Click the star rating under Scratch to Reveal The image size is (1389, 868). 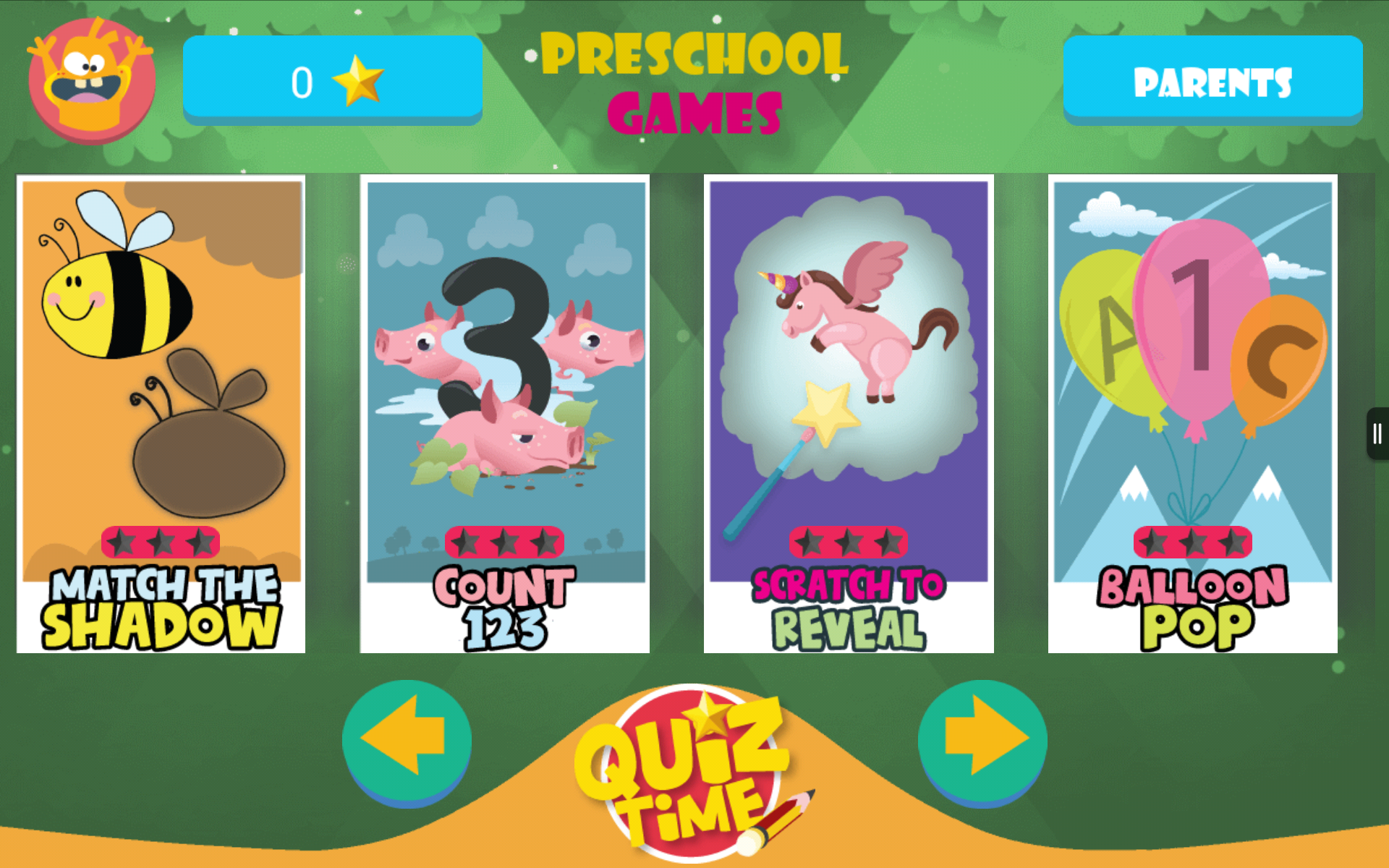pos(848,541)
